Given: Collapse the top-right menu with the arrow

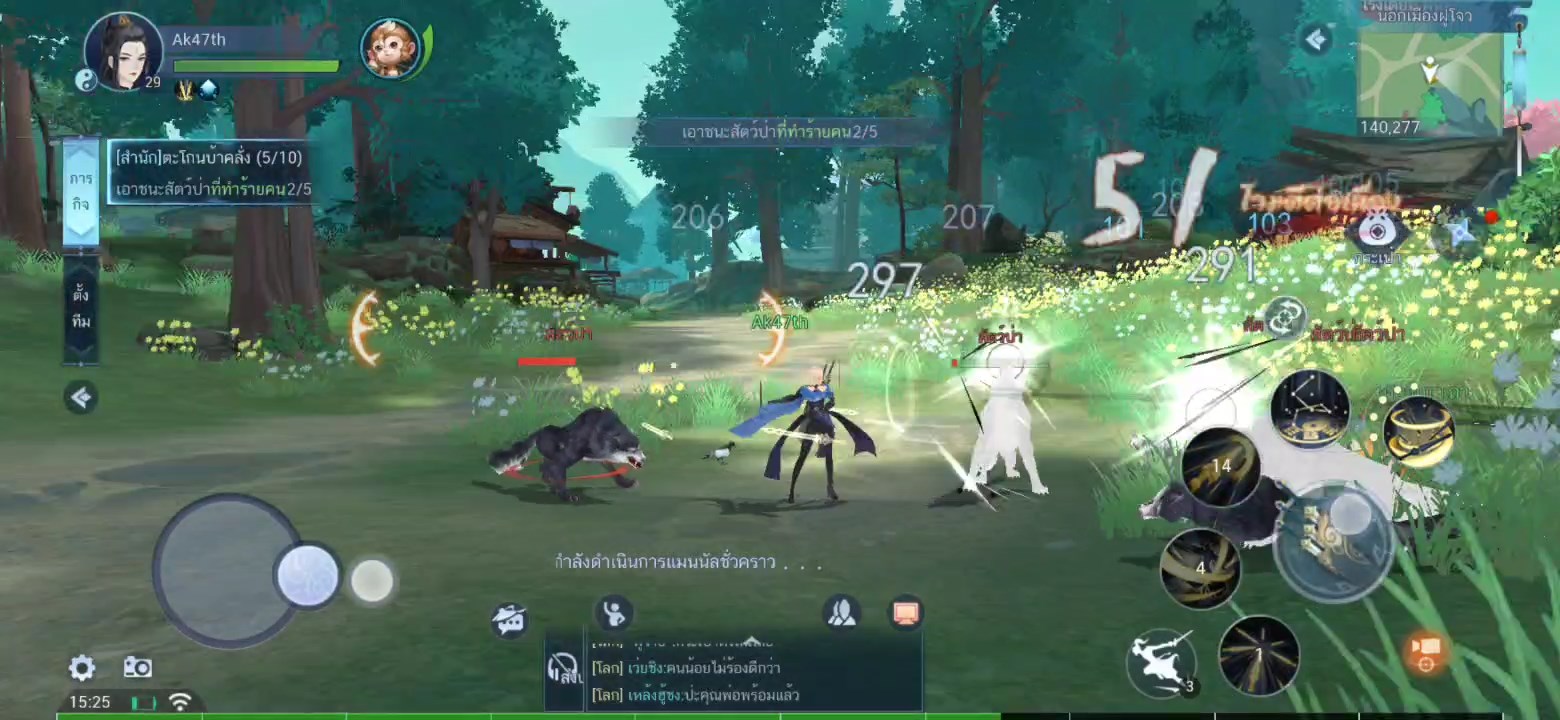Looking at the screenshot, I should (1317, 40).
